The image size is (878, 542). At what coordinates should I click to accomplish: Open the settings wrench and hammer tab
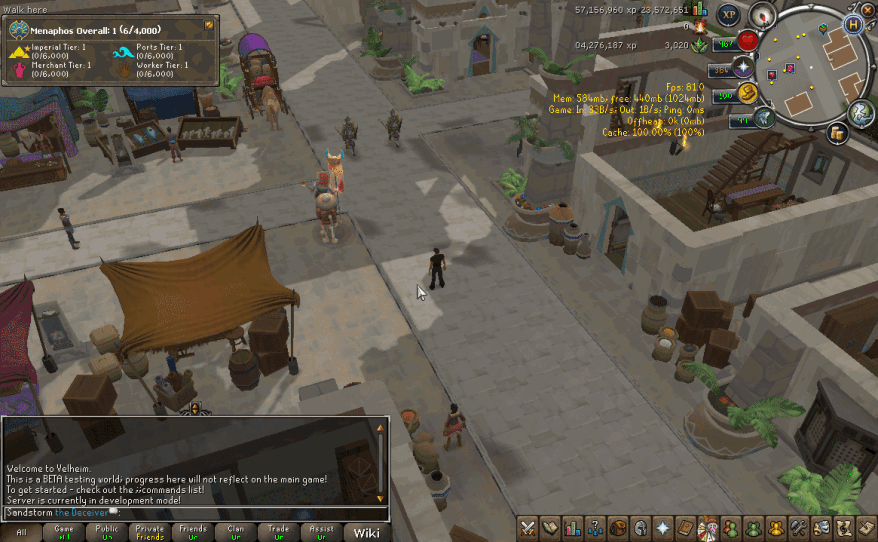pos(797,528)
